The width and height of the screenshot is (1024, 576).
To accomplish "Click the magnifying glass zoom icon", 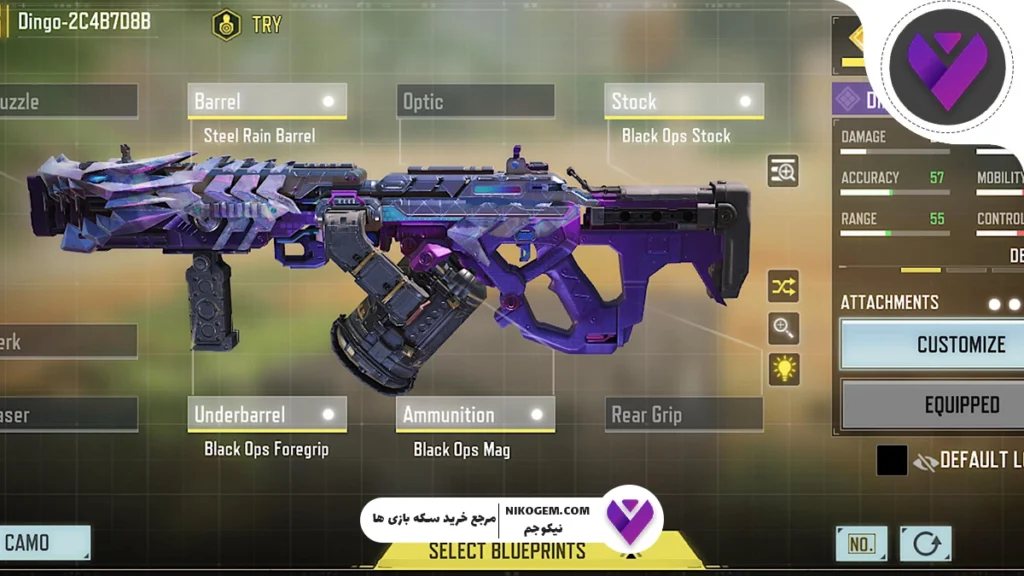I will pyautogui.click(x=783, y=327).
